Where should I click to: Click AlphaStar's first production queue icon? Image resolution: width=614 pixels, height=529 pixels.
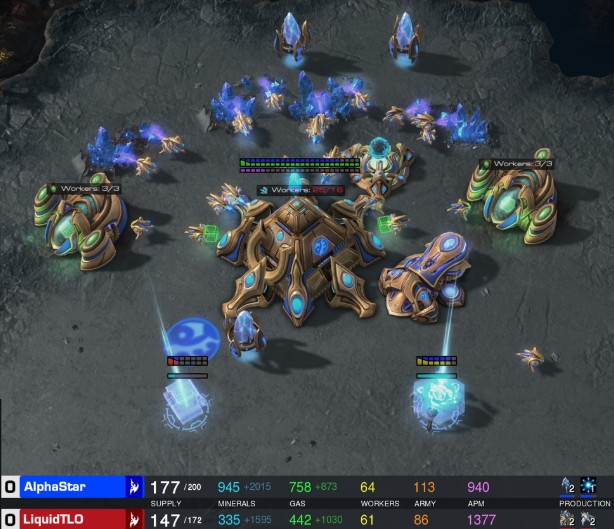pos(568,486)
